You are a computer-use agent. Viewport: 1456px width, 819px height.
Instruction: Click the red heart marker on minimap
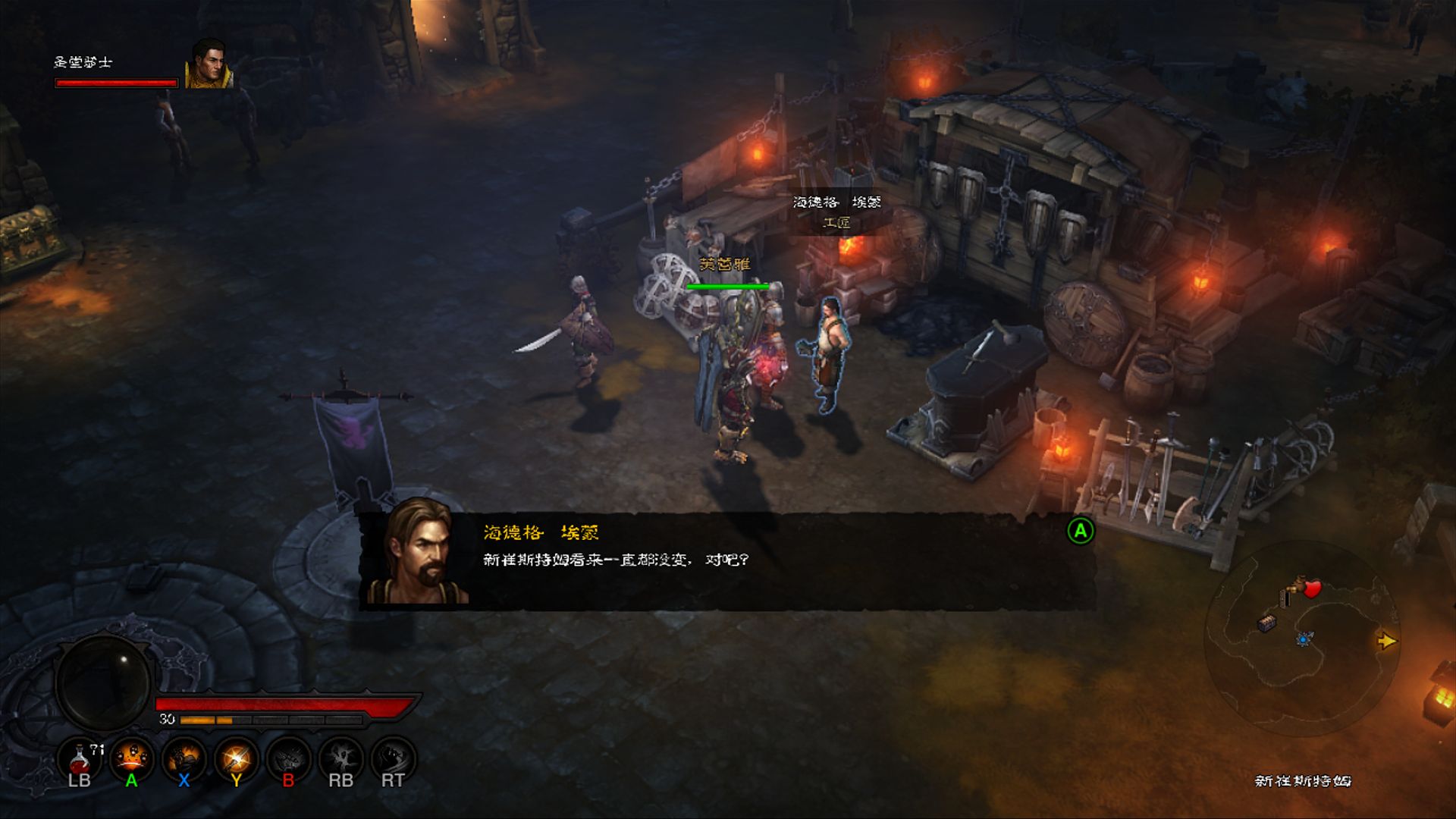[1312, 588]
